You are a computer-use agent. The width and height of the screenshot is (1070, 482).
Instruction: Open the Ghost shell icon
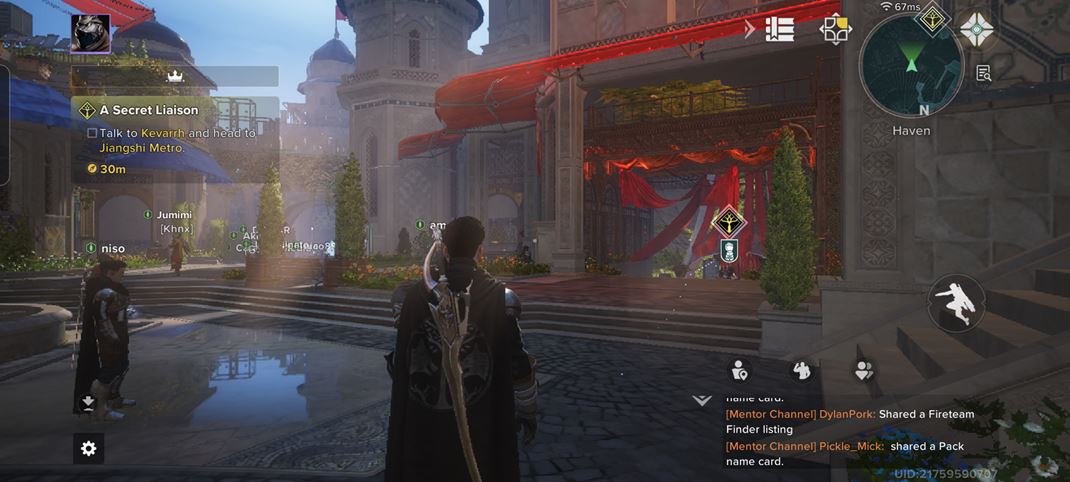(x=977, y=29)
